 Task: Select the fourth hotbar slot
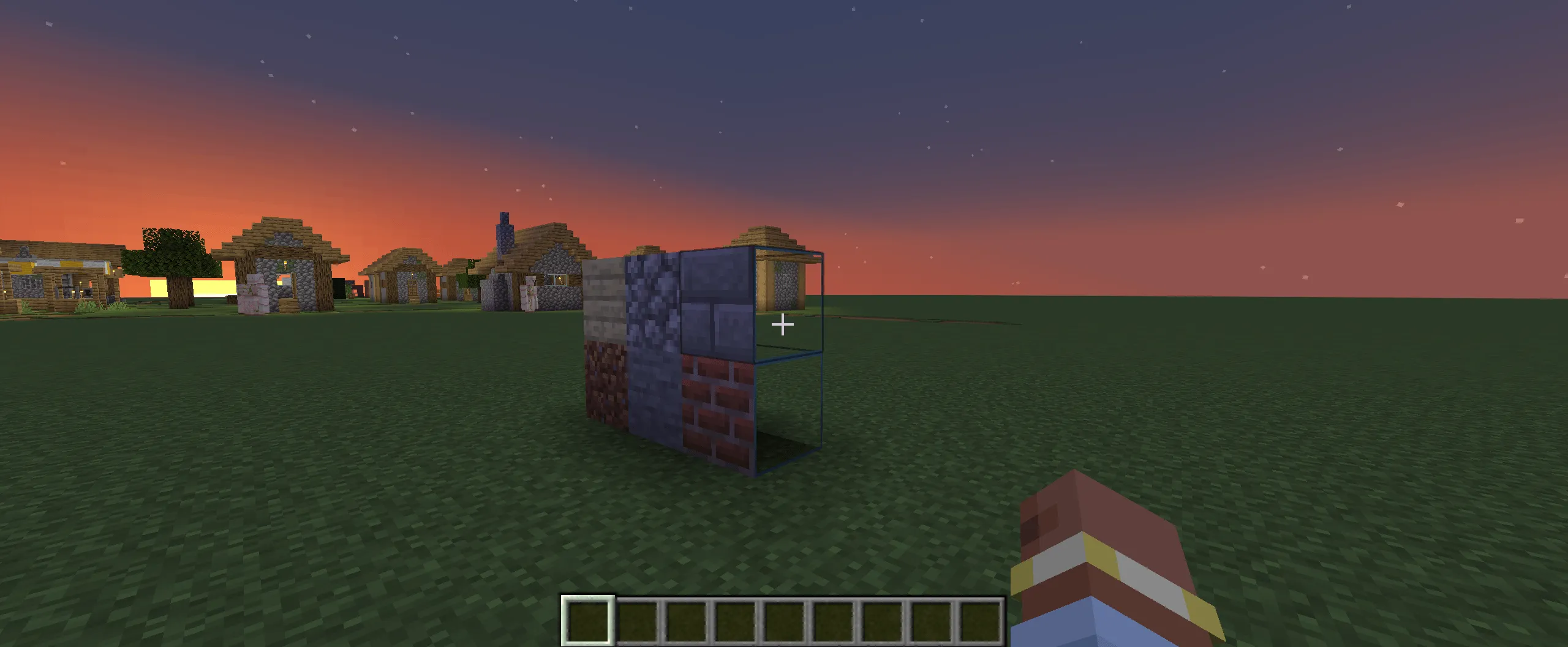[733, 620]
